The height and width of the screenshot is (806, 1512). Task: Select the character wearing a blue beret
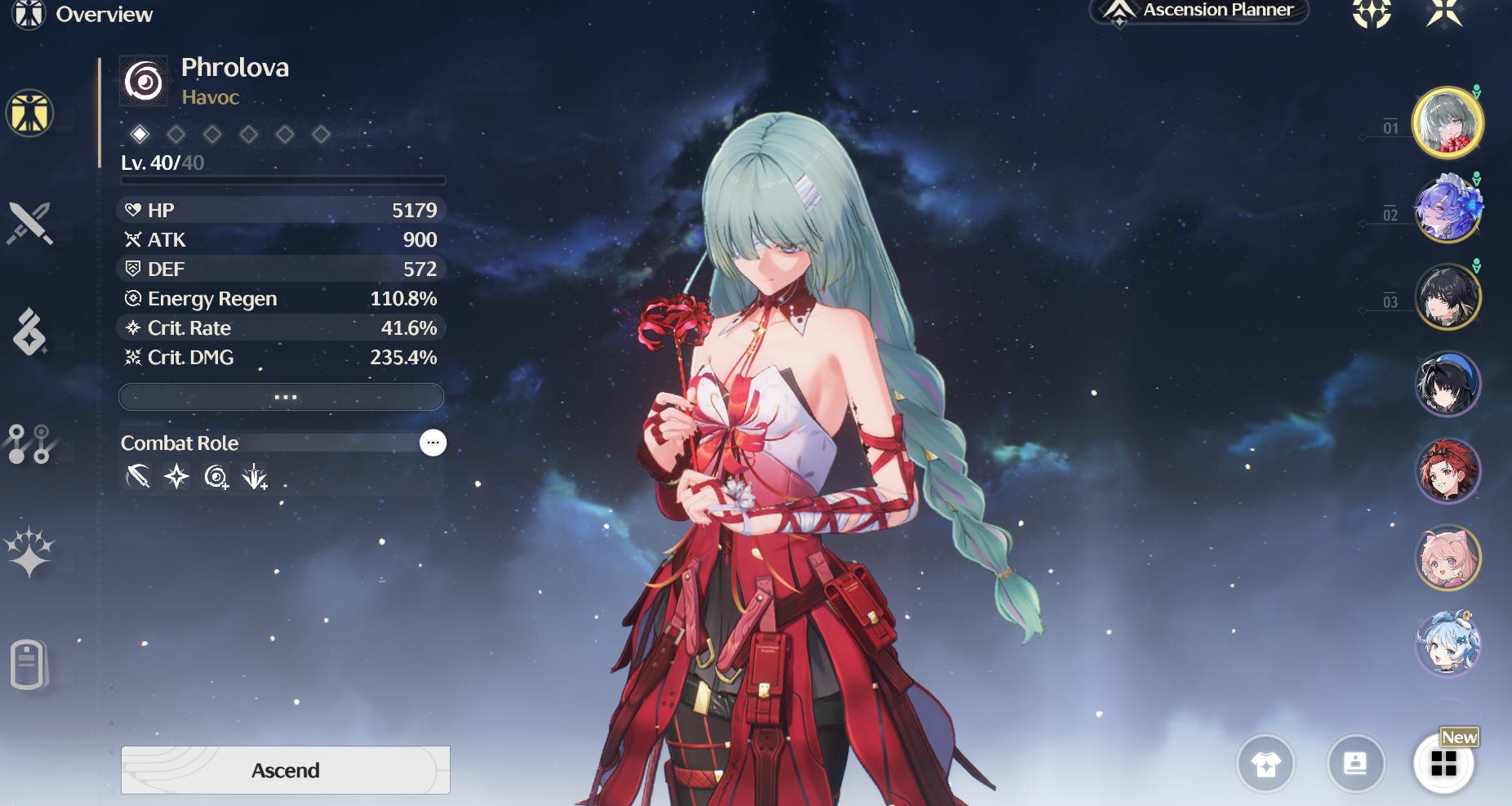1448,384
